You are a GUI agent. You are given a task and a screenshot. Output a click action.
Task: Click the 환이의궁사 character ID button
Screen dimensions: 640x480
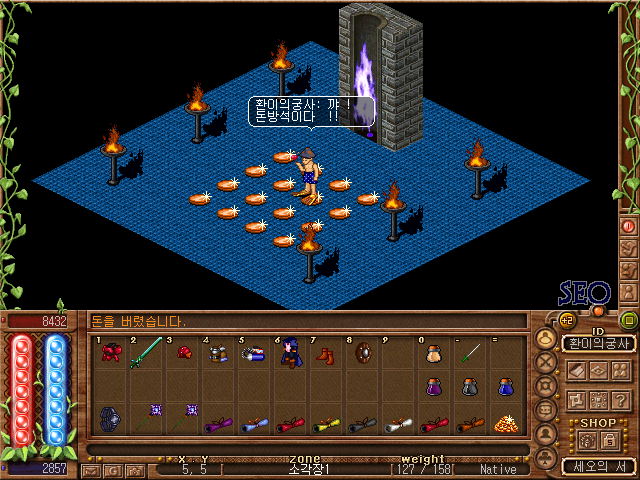pyautogui.click(x=598, y=344)
